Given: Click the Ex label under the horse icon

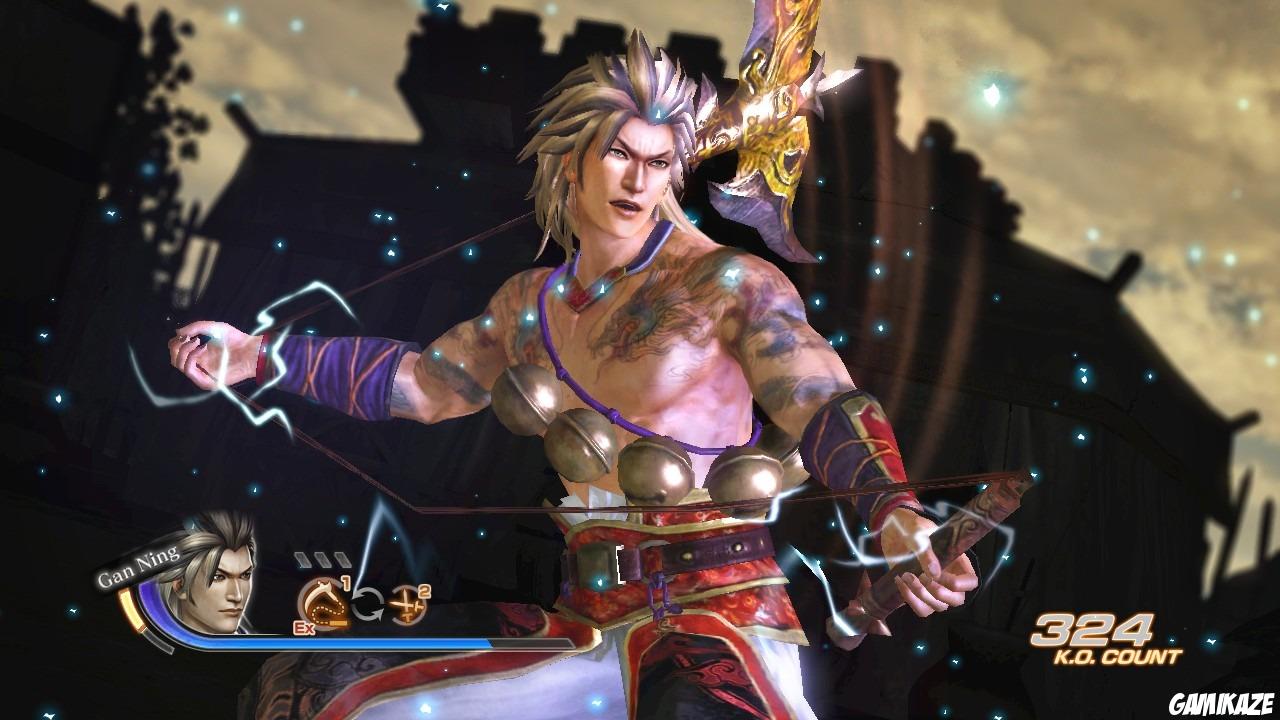Looking at the screenshot, I should tap(304, 628).
